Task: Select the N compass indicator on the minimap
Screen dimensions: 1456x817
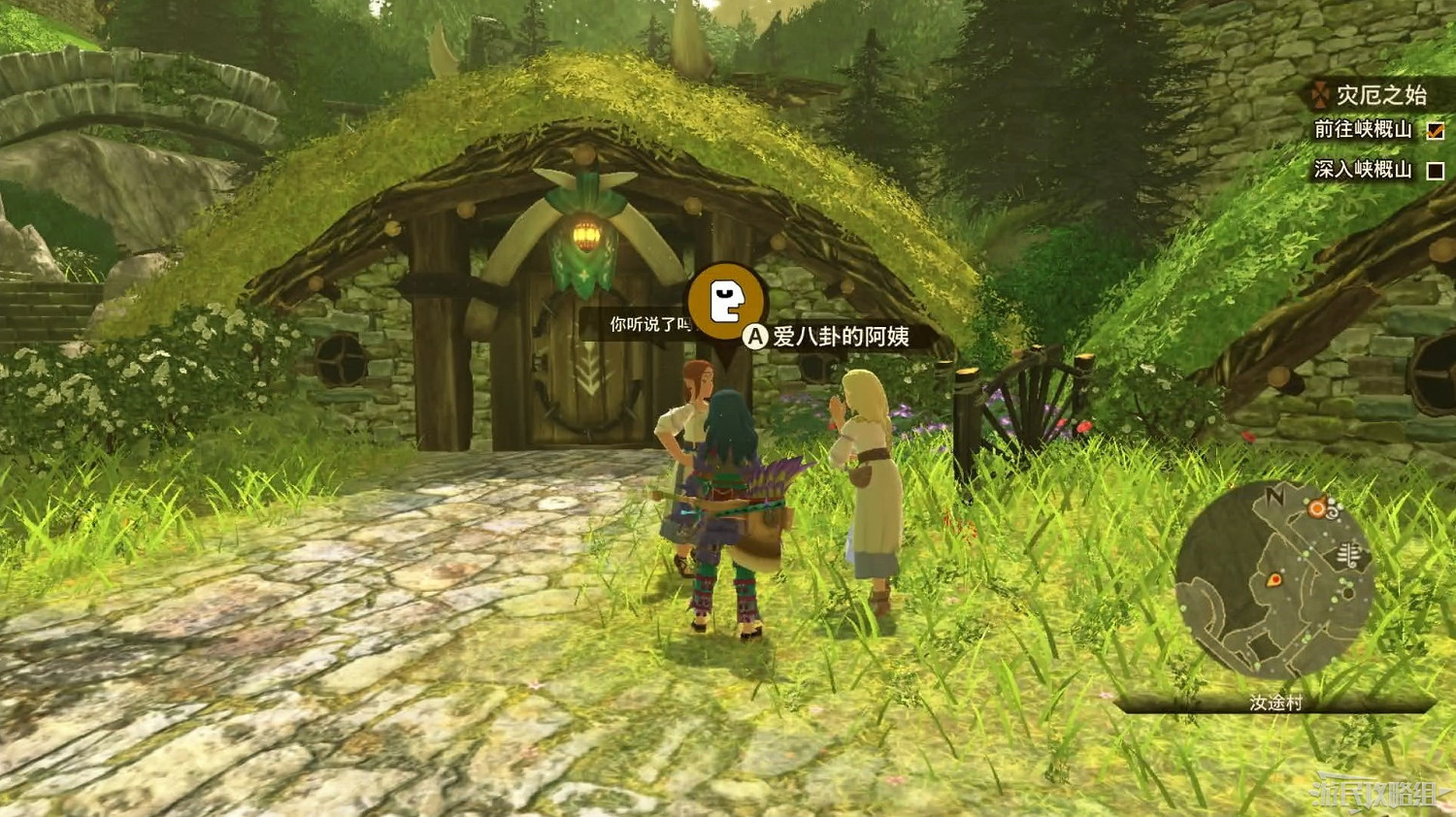Action: point(1273,495)
